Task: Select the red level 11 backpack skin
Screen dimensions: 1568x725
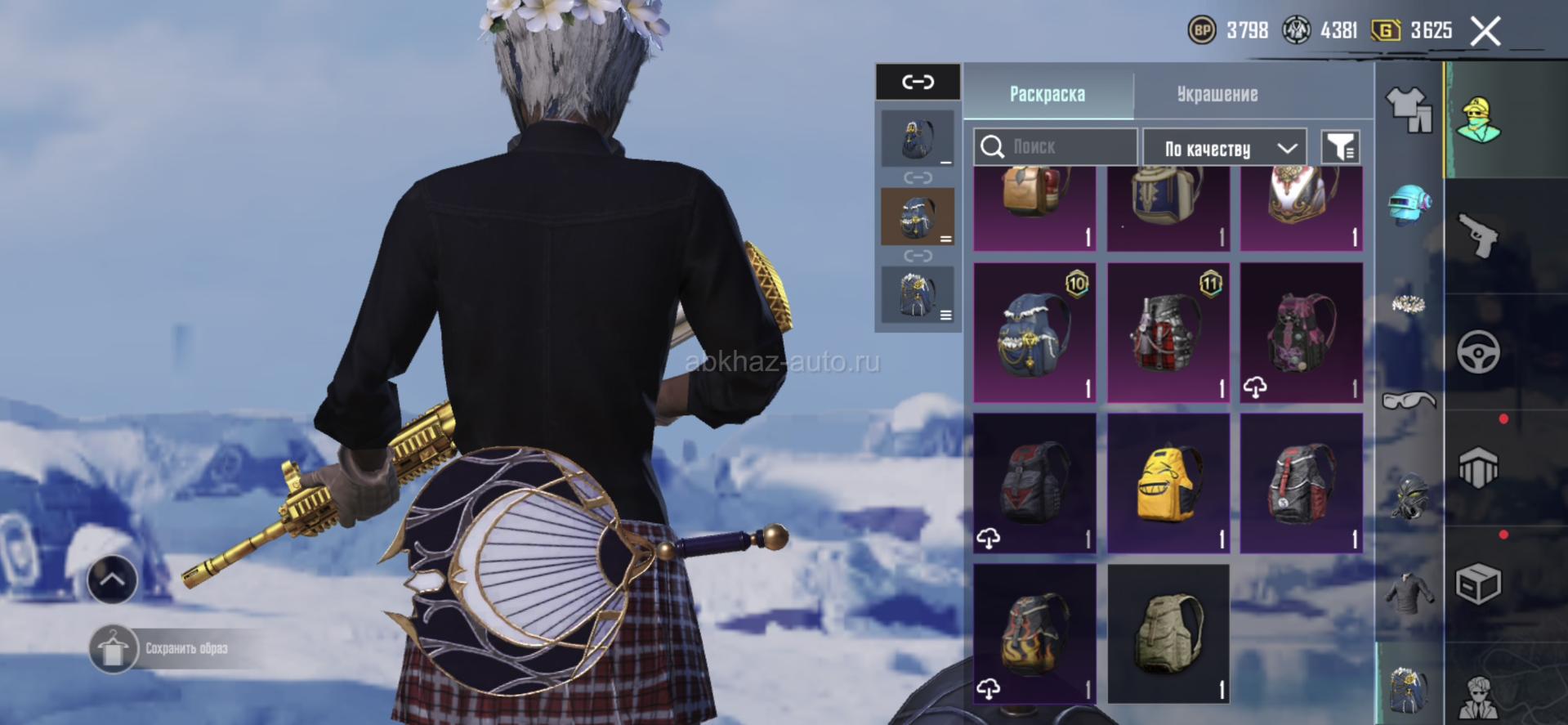Action: point(1168,332)
